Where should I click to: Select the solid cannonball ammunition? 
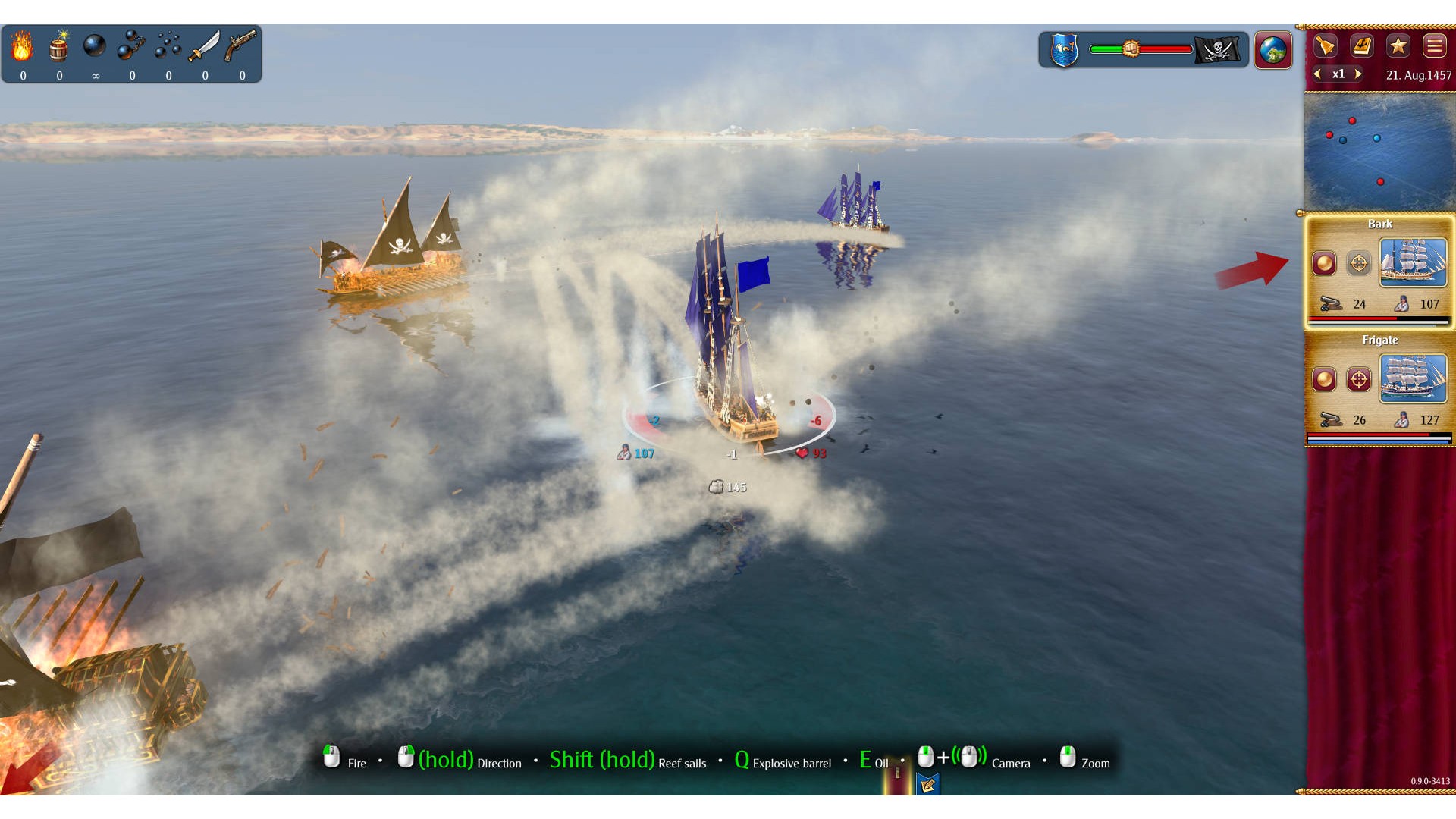[95, 46]
